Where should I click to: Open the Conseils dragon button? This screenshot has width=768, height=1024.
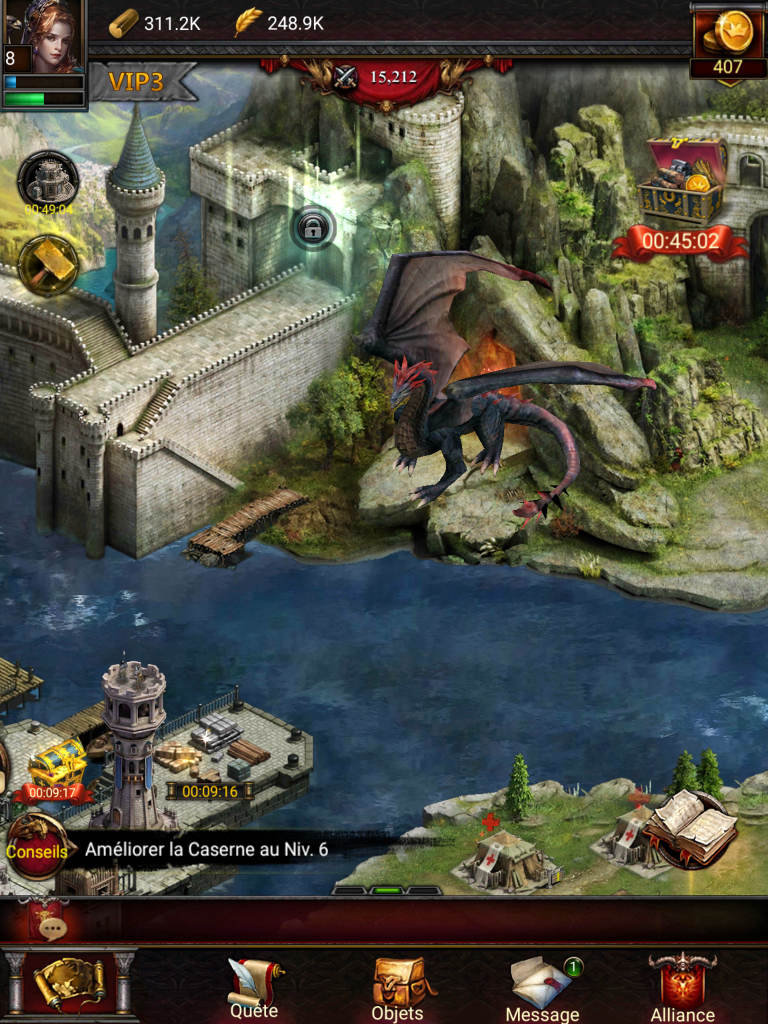(x=37, y=850)
